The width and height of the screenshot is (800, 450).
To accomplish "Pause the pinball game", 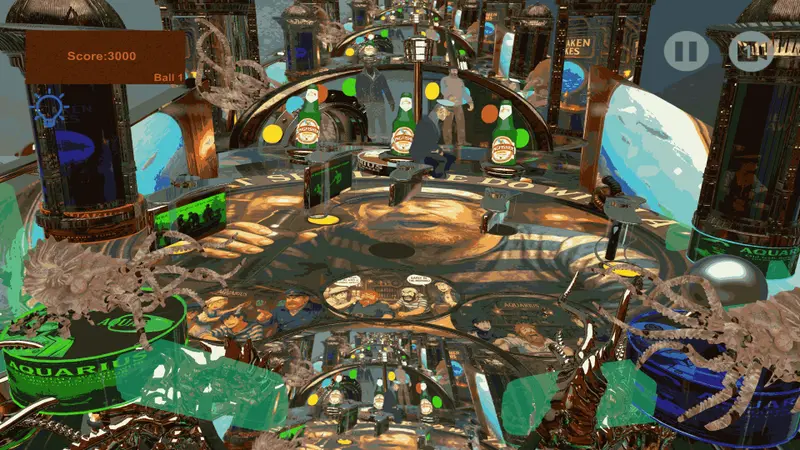I will coord(686,49).
